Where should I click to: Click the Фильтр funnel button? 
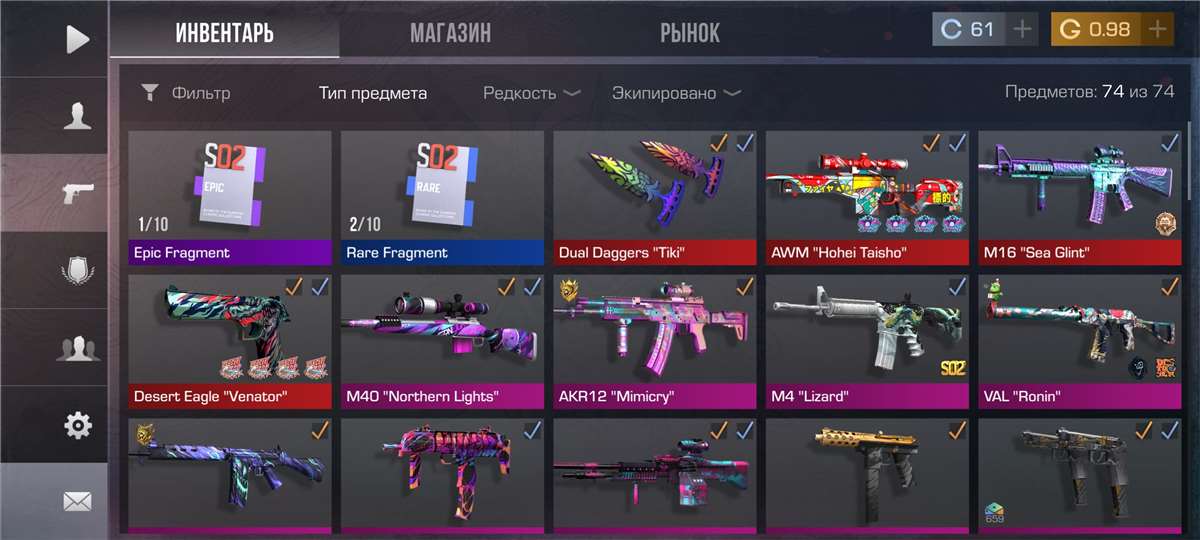(186, 93)
